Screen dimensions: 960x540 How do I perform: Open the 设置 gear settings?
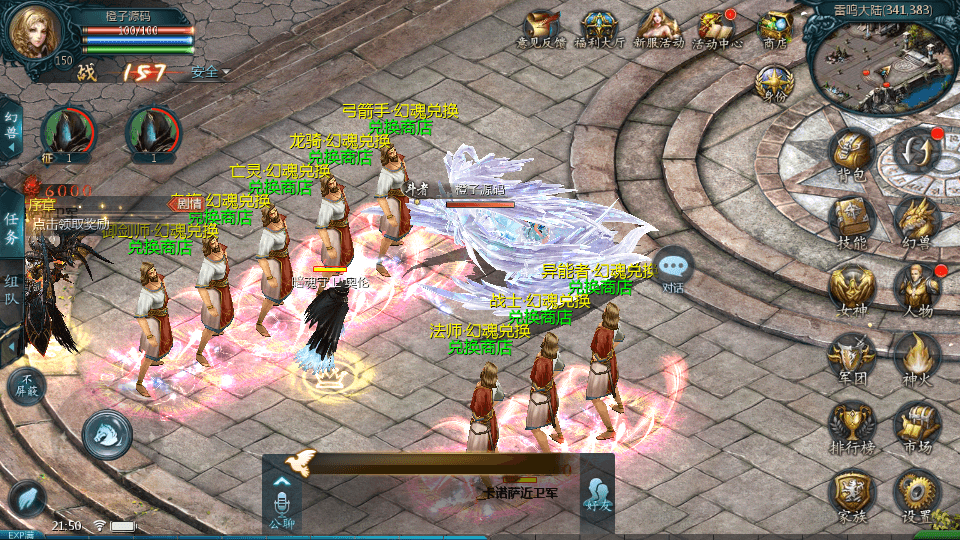(917, 493)
